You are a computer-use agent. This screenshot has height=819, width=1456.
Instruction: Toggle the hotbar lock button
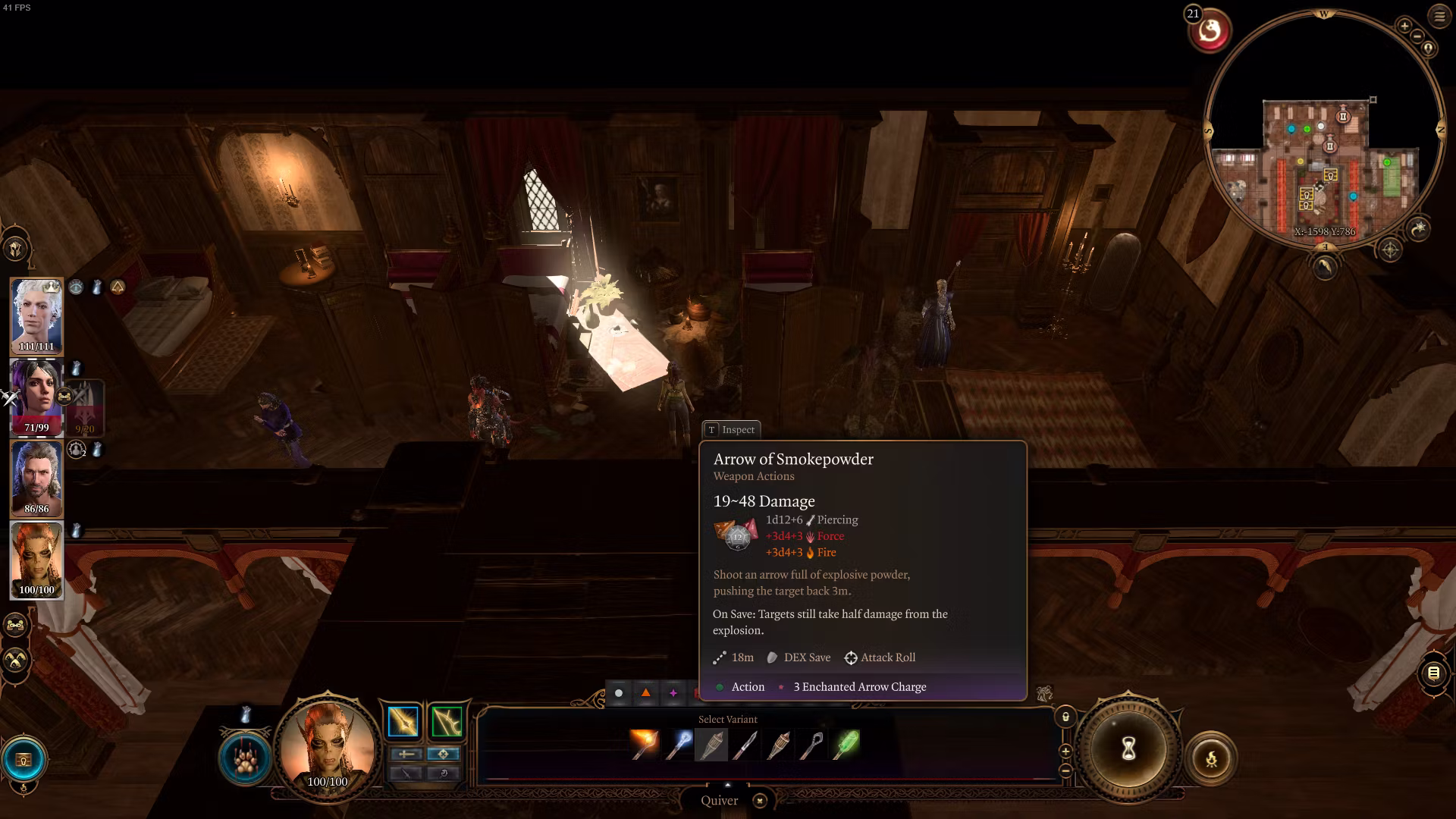tap(1065, 717)
